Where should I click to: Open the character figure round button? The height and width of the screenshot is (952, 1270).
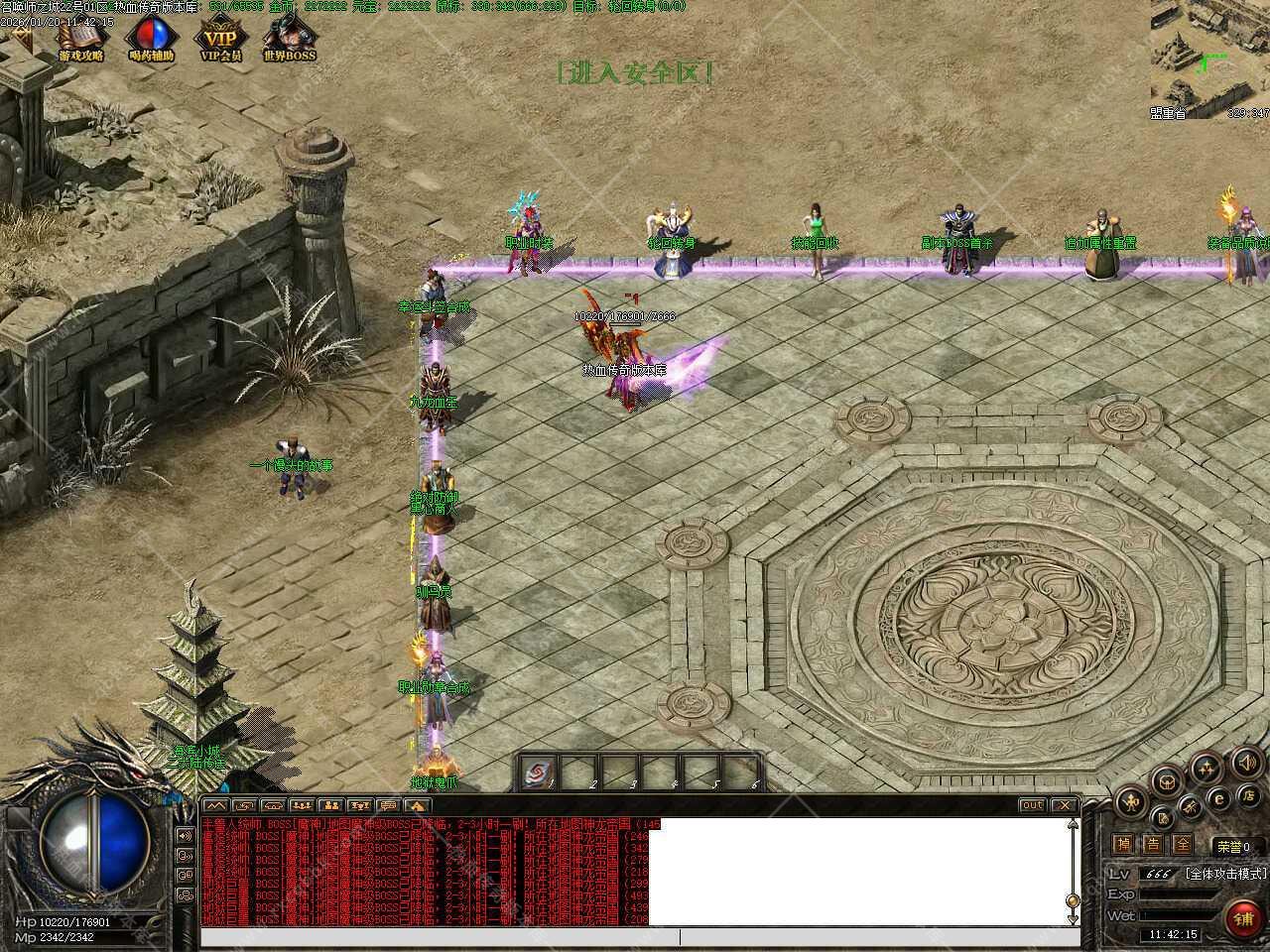tap(1129, 801)
